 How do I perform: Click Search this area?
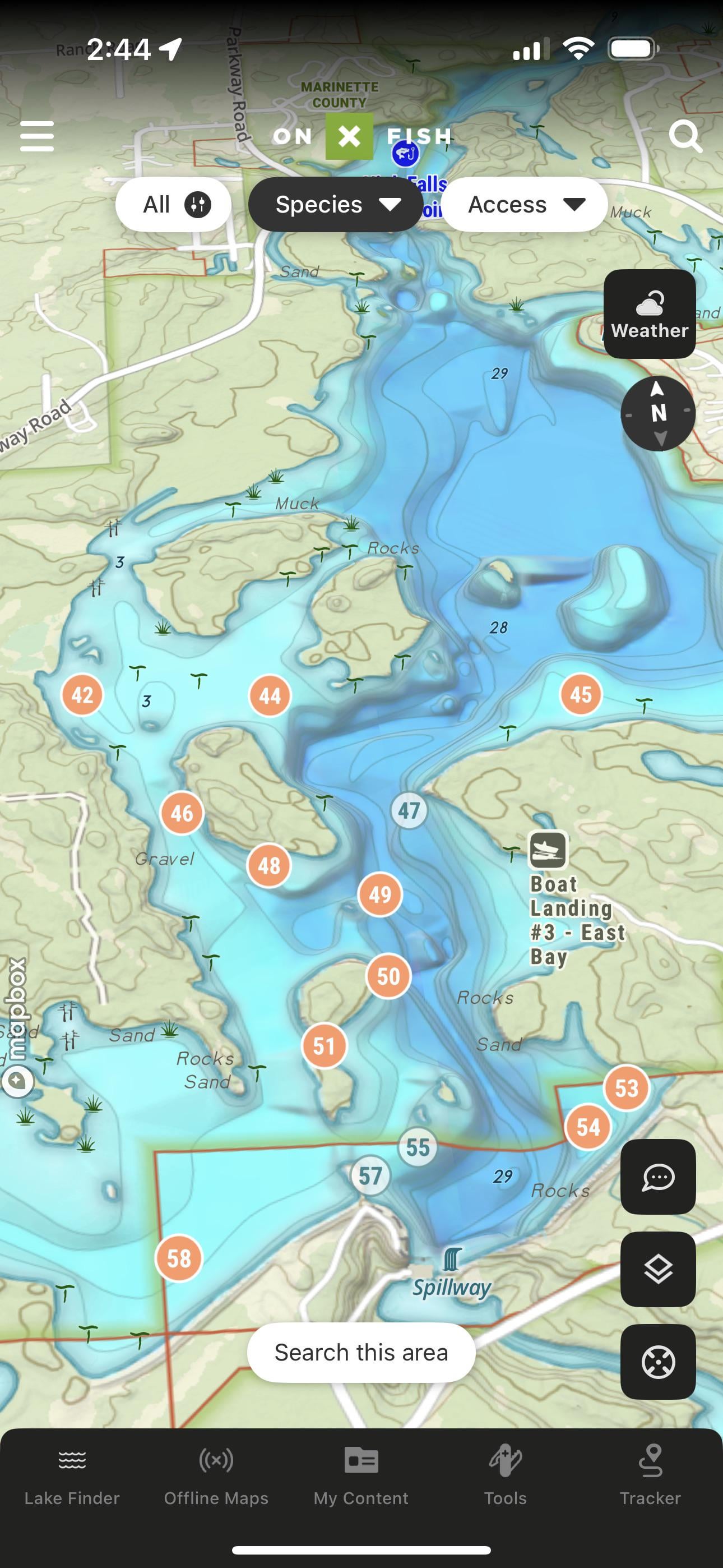pos(361,1353)
